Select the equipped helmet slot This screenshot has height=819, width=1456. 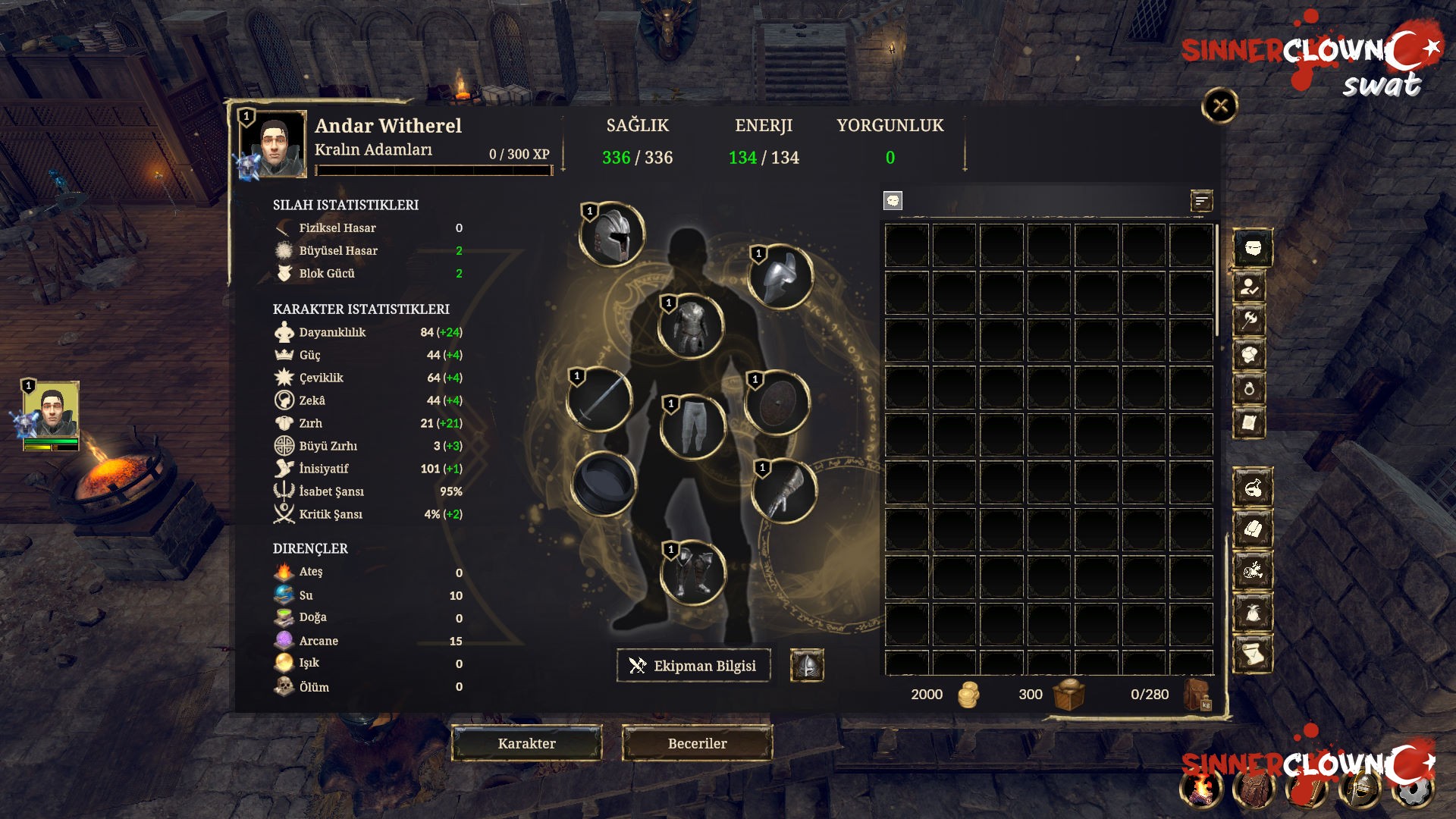tap(613, 234)
